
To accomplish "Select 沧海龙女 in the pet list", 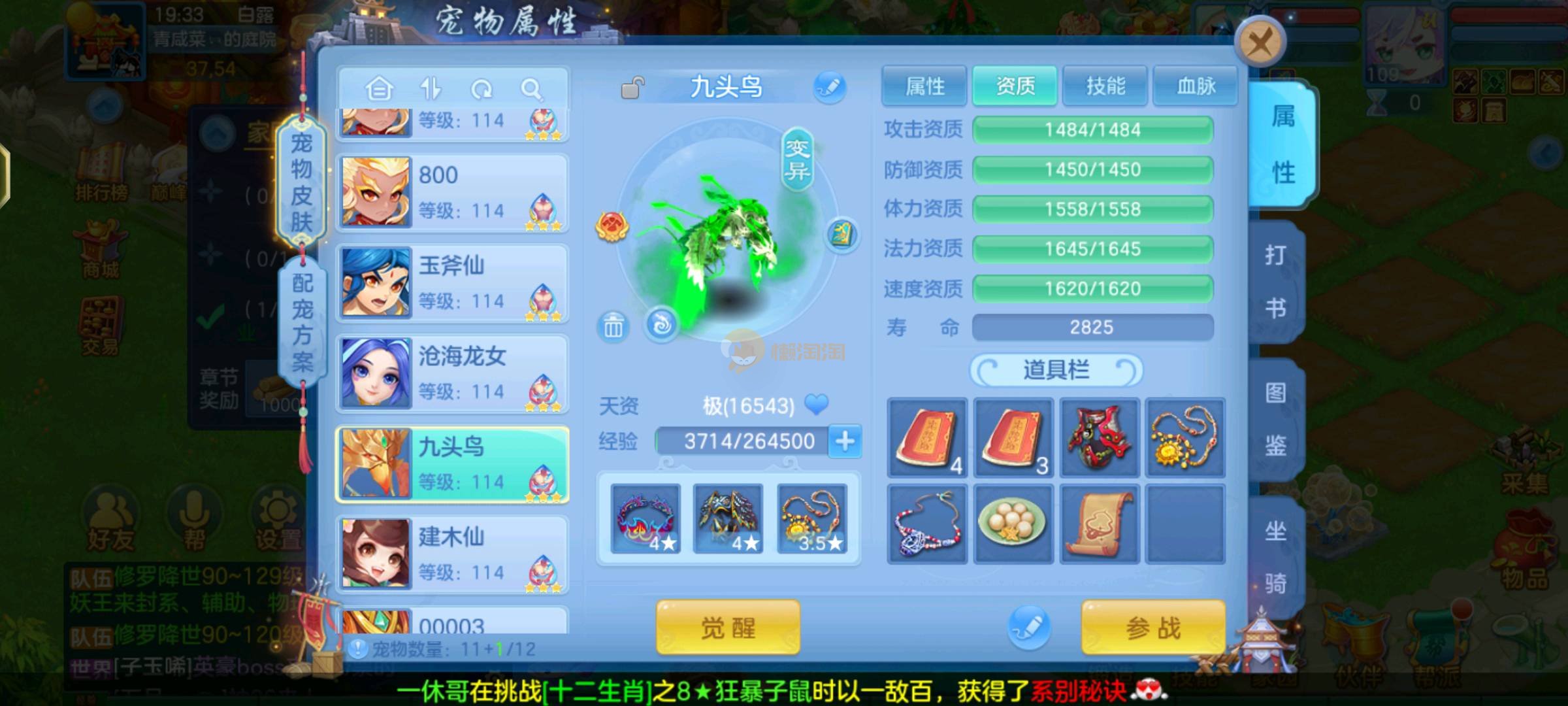I will [452, 373].
